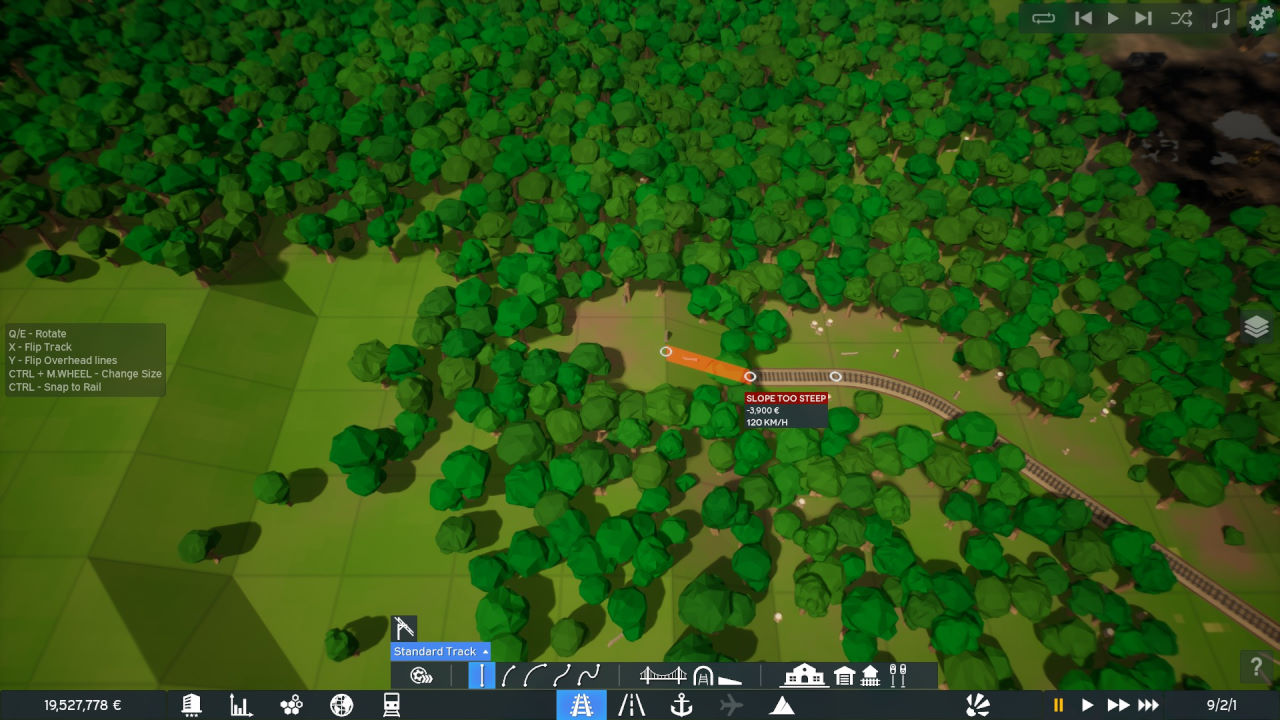Select the railway signal tool
This screenshot has height=720, width=1280.
[x=897, y=676]
